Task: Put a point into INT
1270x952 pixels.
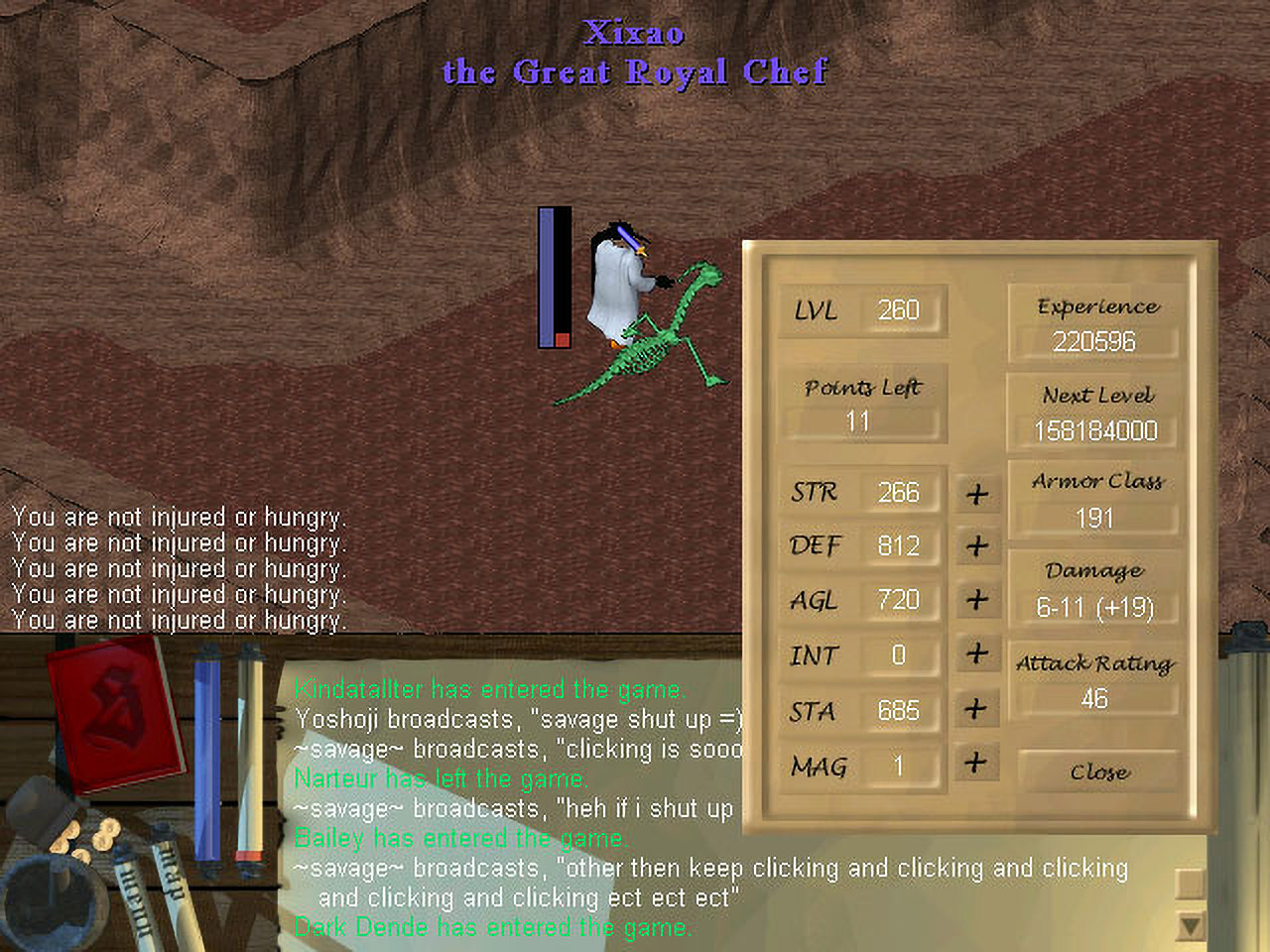Action: (977, 654)
